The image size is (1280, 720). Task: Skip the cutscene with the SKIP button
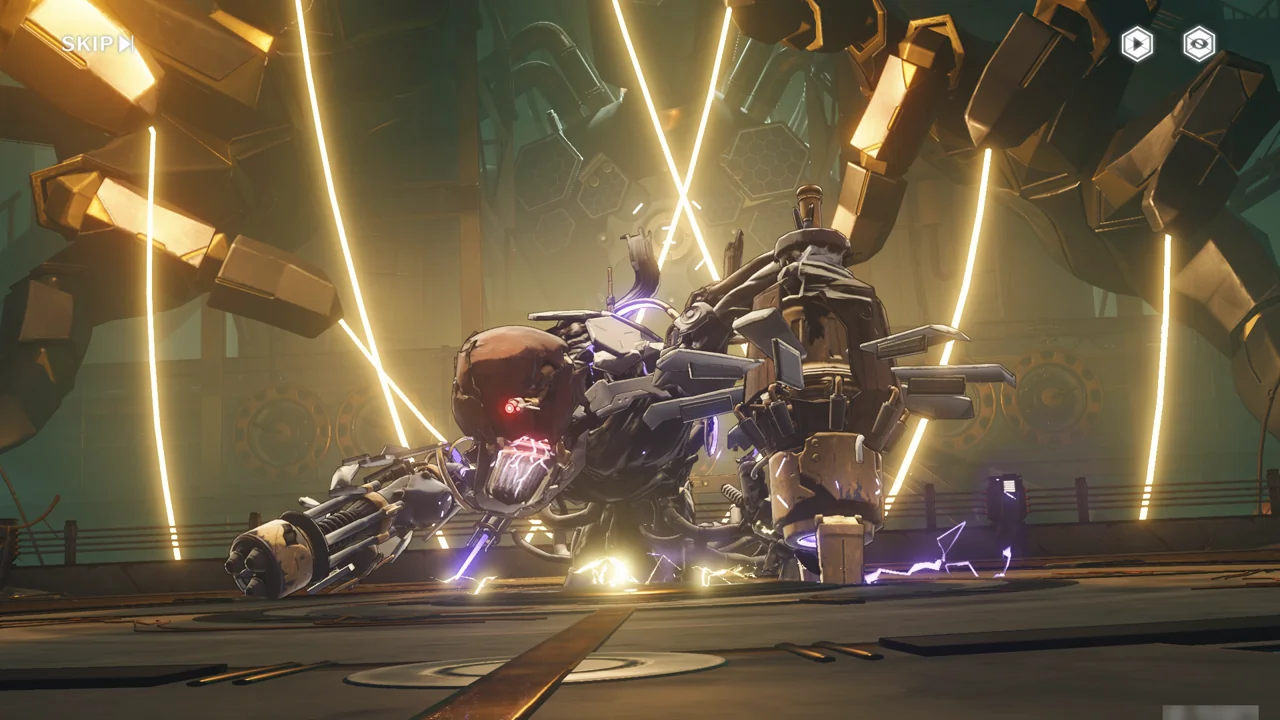[97, 44]
